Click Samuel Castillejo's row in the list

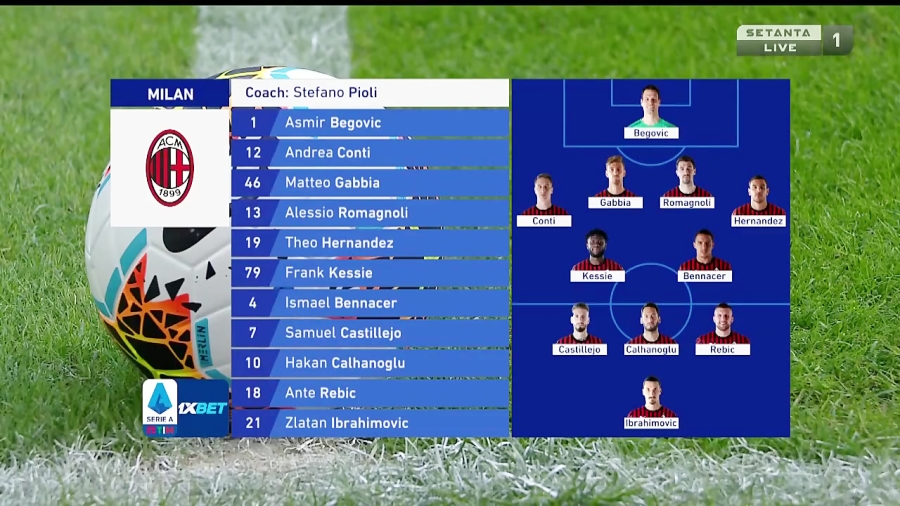(x=370, y=333)
